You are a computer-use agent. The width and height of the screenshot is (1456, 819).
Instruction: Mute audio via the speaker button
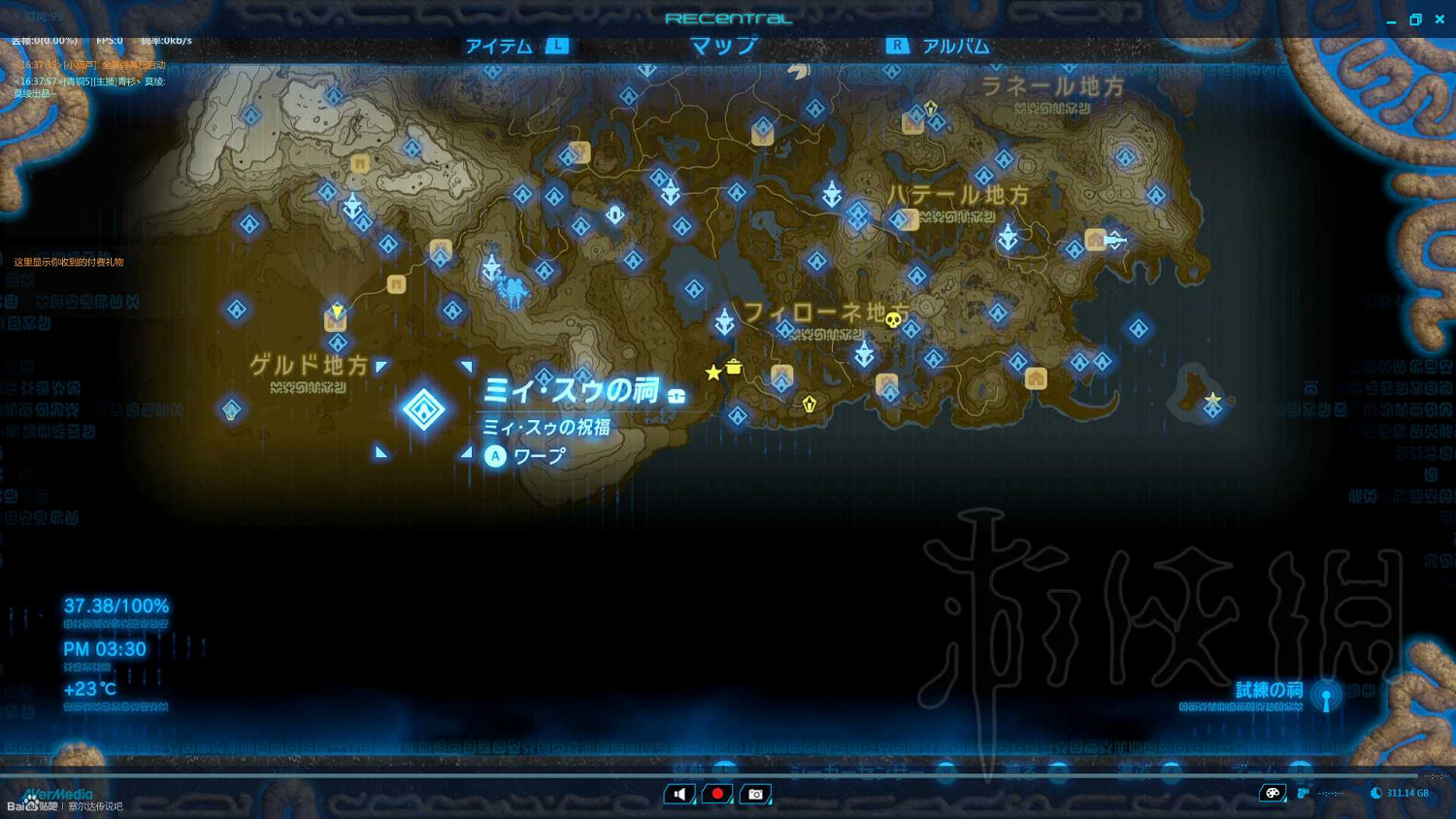pyautogui.click(x=678, y=794)
